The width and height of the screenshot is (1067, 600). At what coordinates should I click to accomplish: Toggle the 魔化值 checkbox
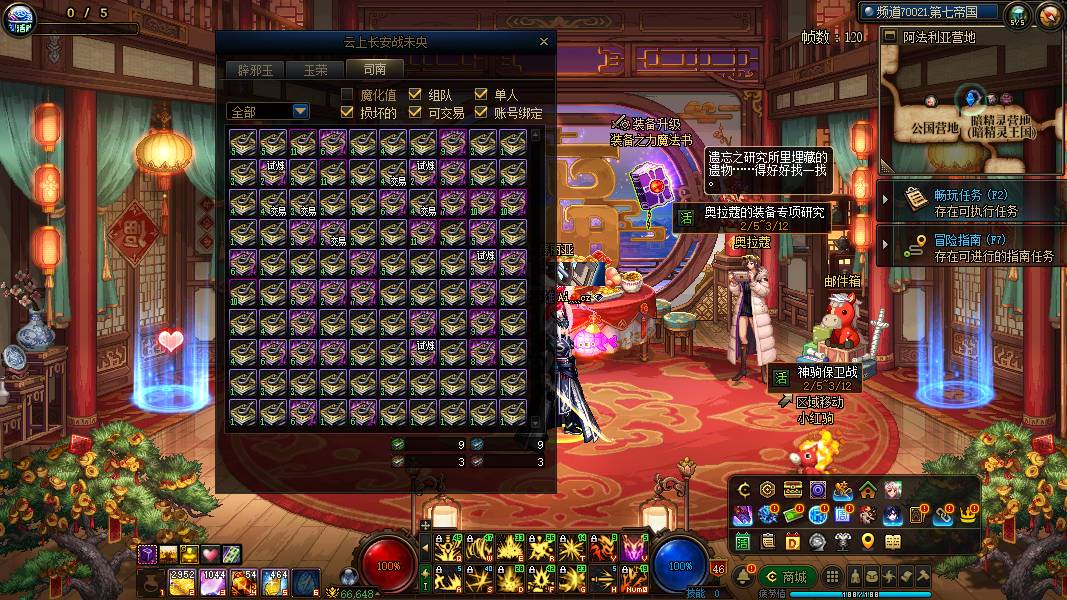point(347,95)
